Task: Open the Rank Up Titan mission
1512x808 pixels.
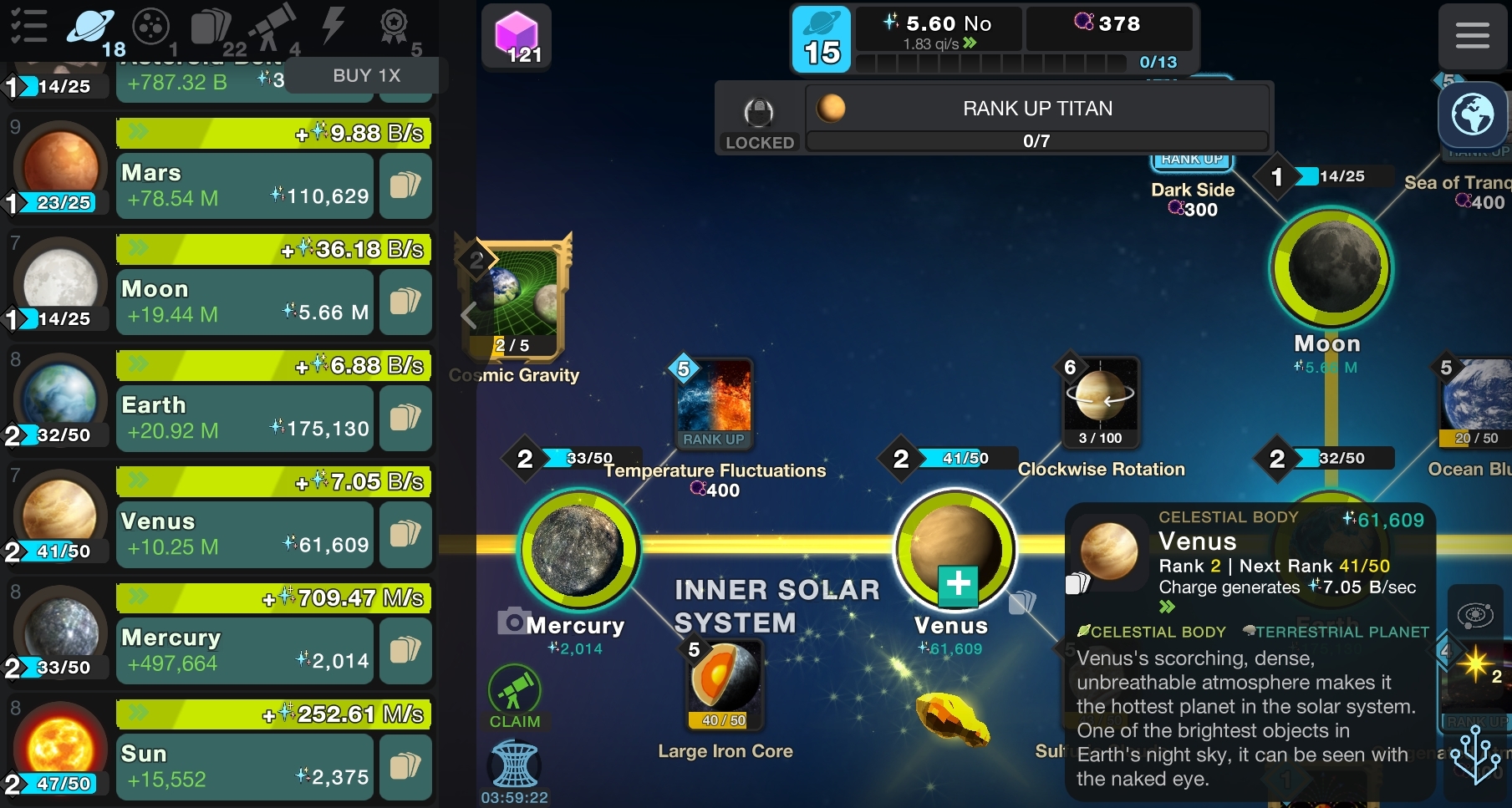Action: coord(1036,118)
